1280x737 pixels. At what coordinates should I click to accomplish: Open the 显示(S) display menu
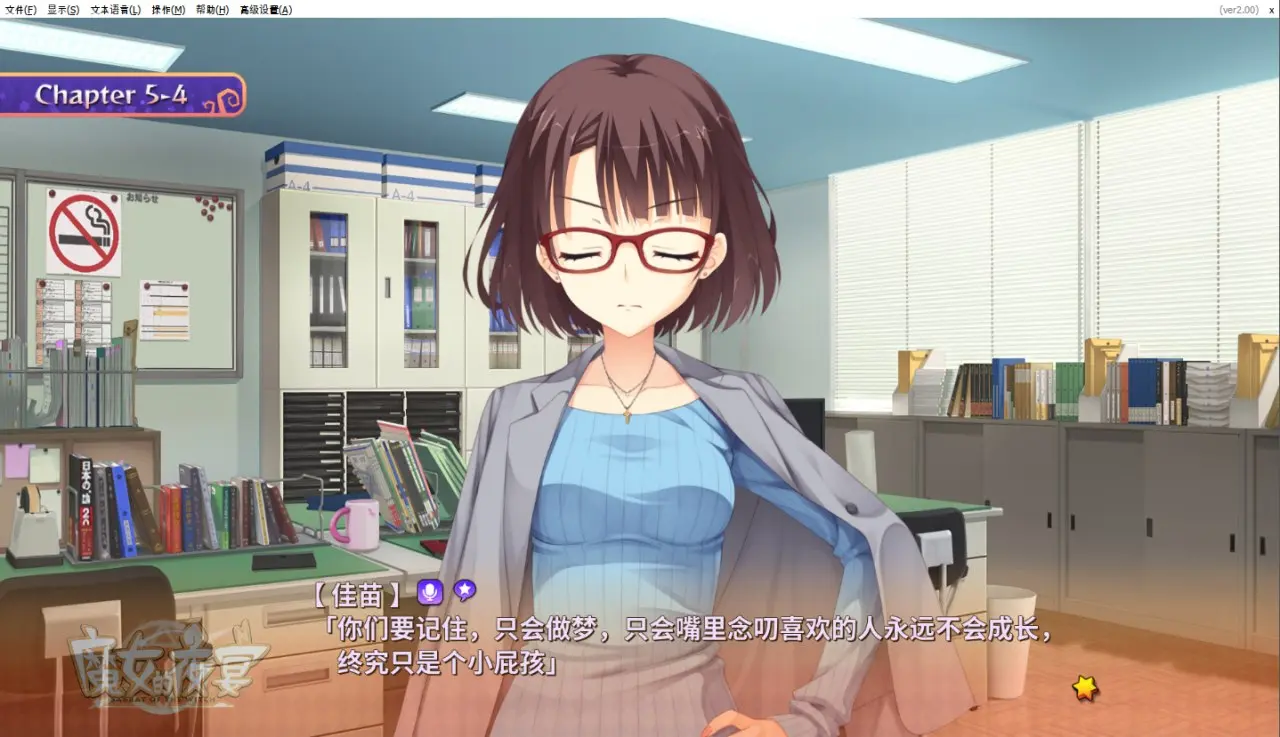(x=63, y=10)
